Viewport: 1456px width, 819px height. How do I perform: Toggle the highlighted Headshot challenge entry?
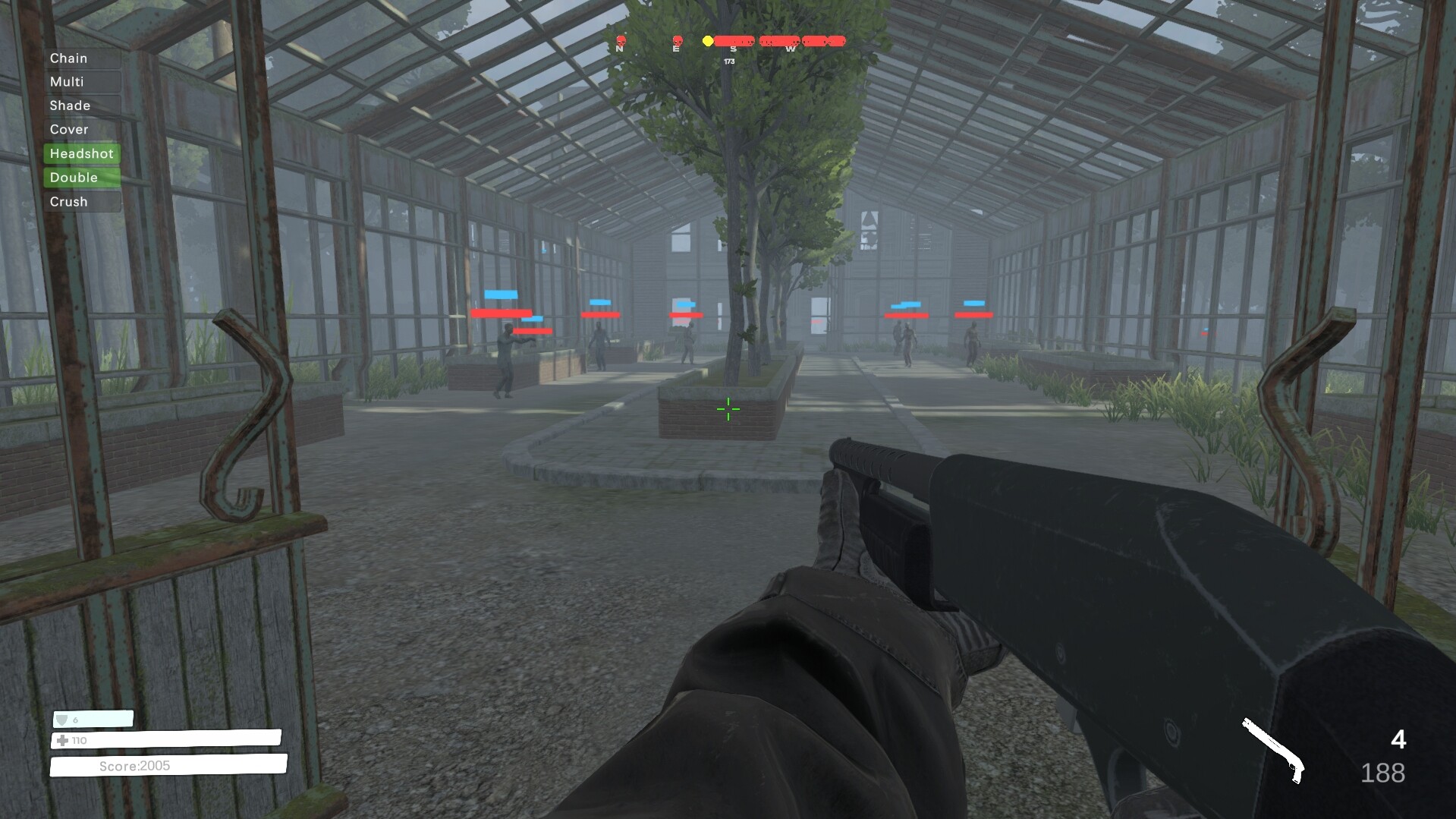pyautogui.click(x=81, y=153)
